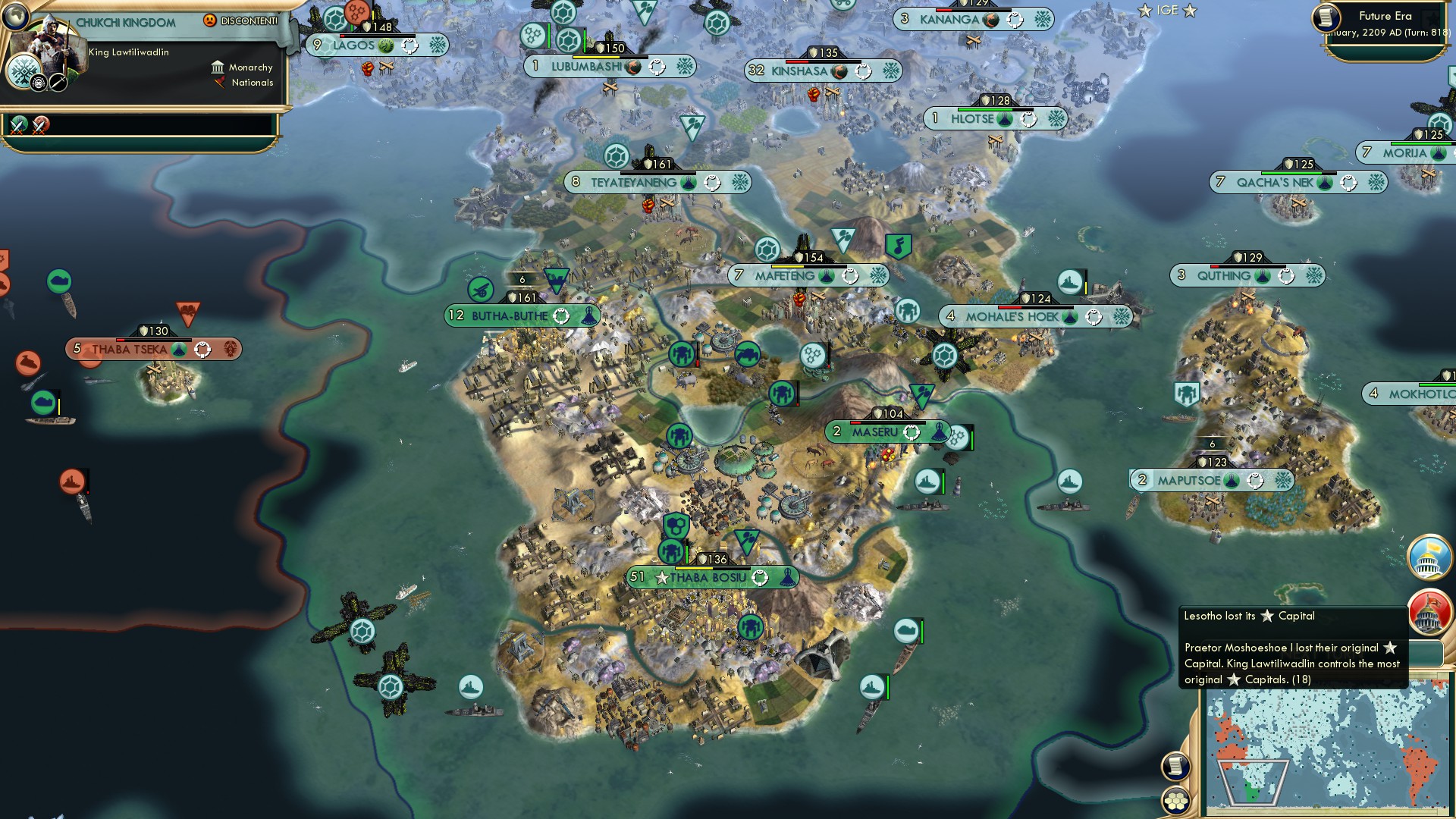
Task: Click the Monarchy government icon
Action: click(219, 67)
